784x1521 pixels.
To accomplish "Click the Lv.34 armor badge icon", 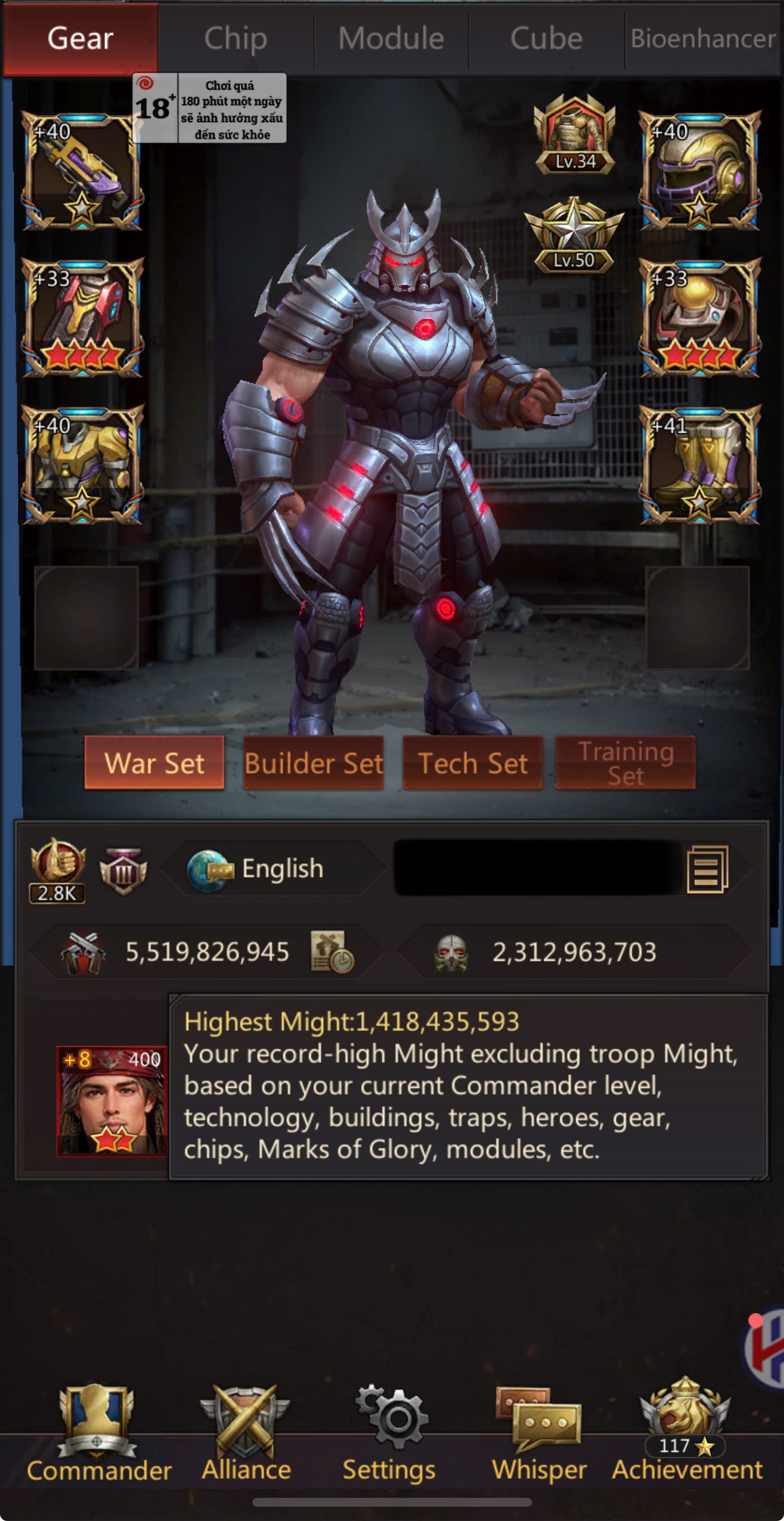I will coord(574,135).
